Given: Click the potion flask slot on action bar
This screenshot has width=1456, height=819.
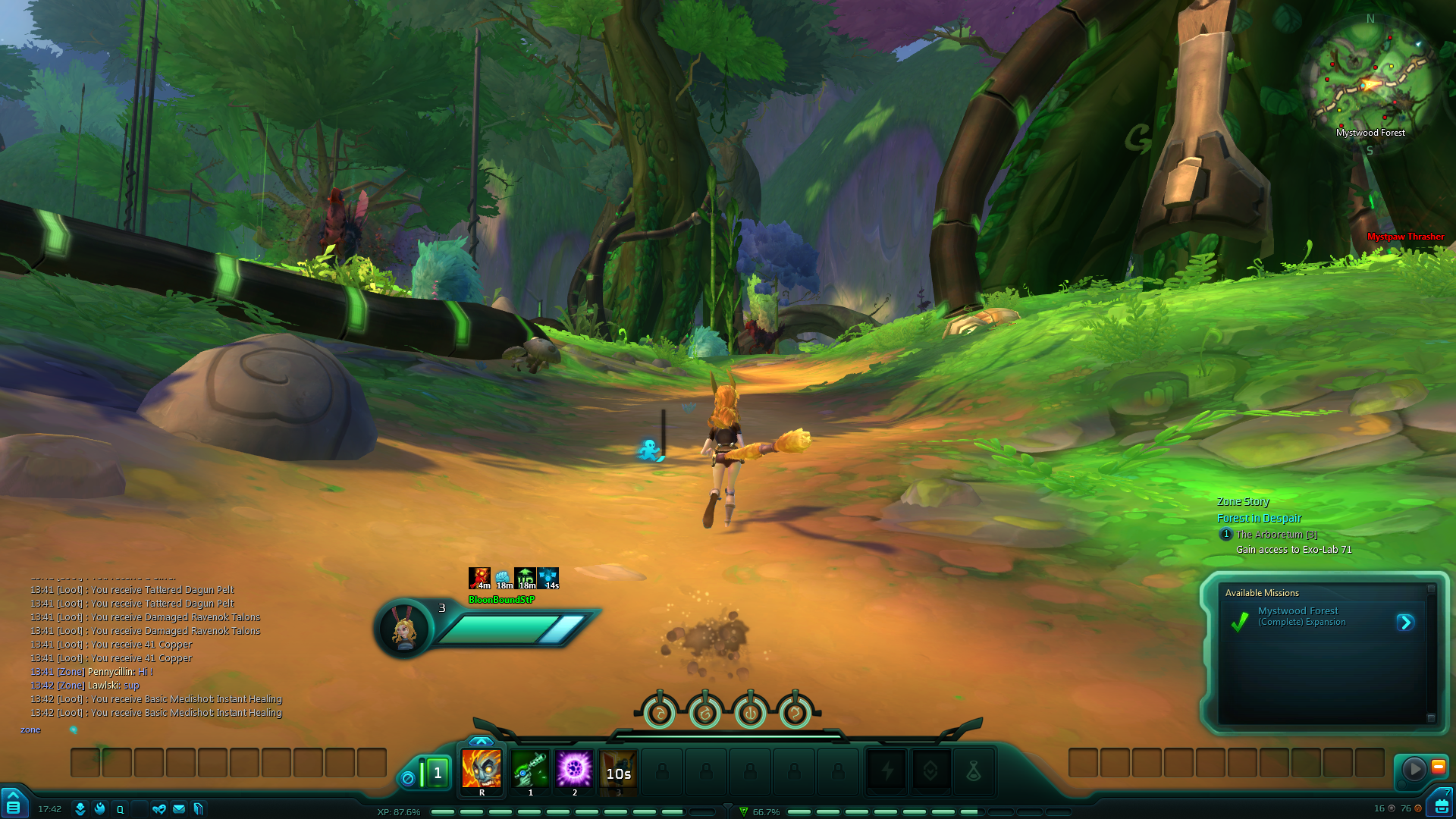Looking at the screenshot, I should tap(974, 772).
